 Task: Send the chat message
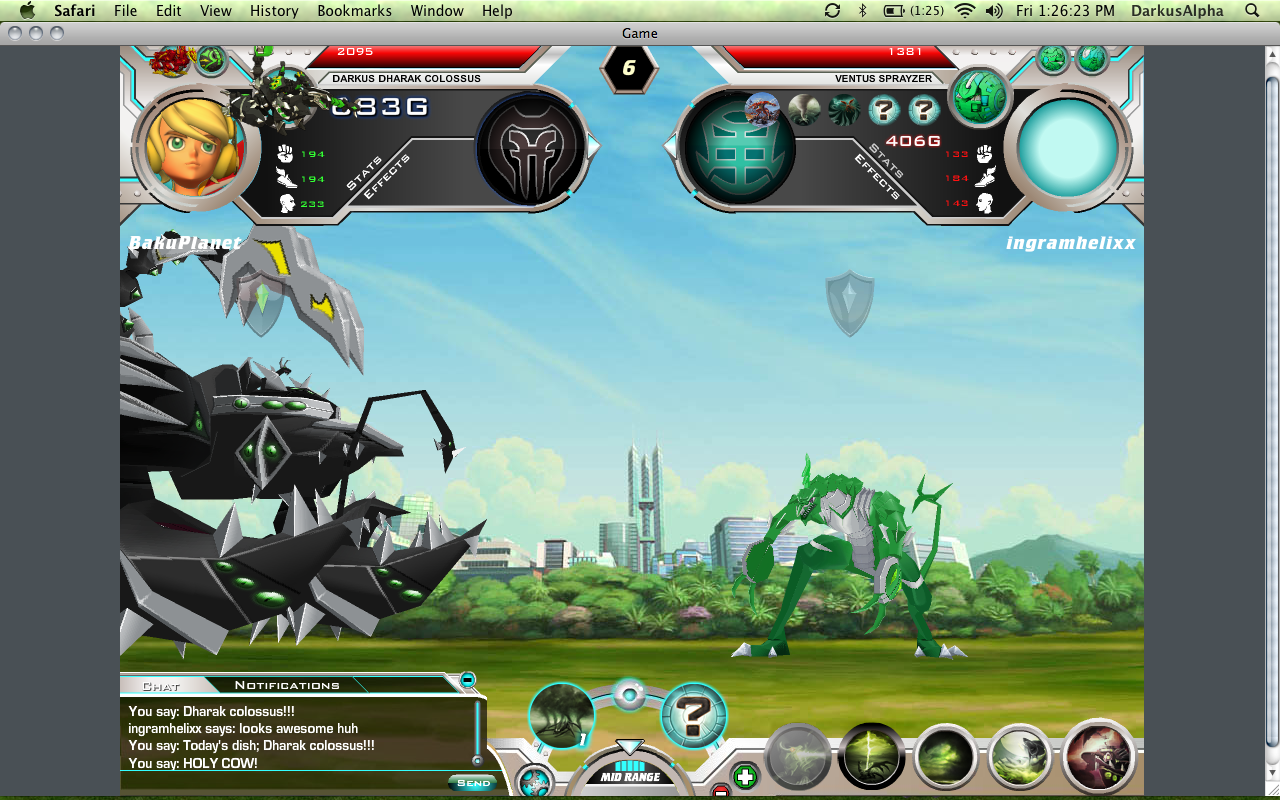coord(473,783)
